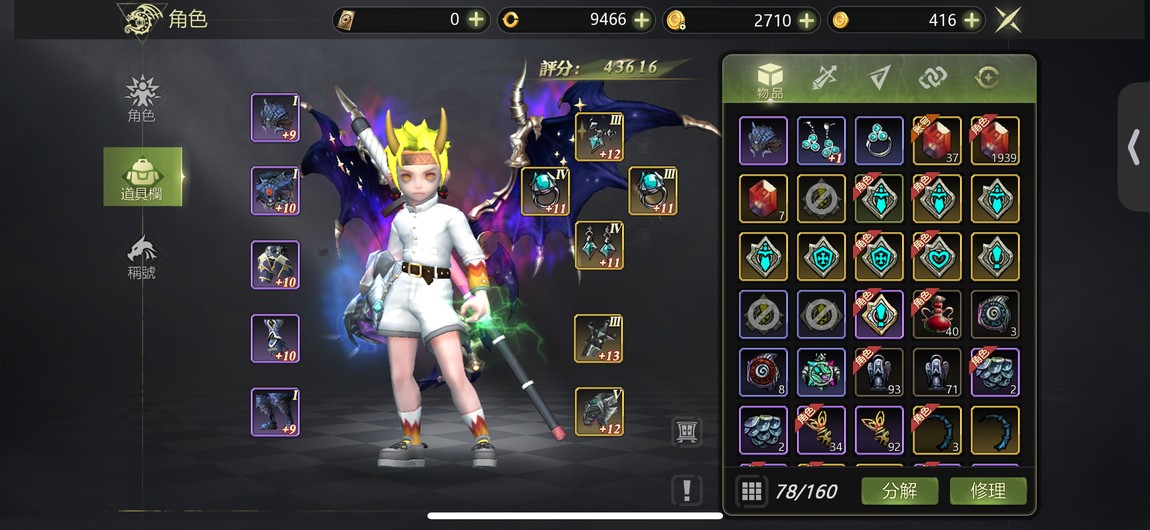The height and width of the screenshot is (530, 1150).
Task: Open the grid view toggle beside 78/160
Action: tap(752, 490)
